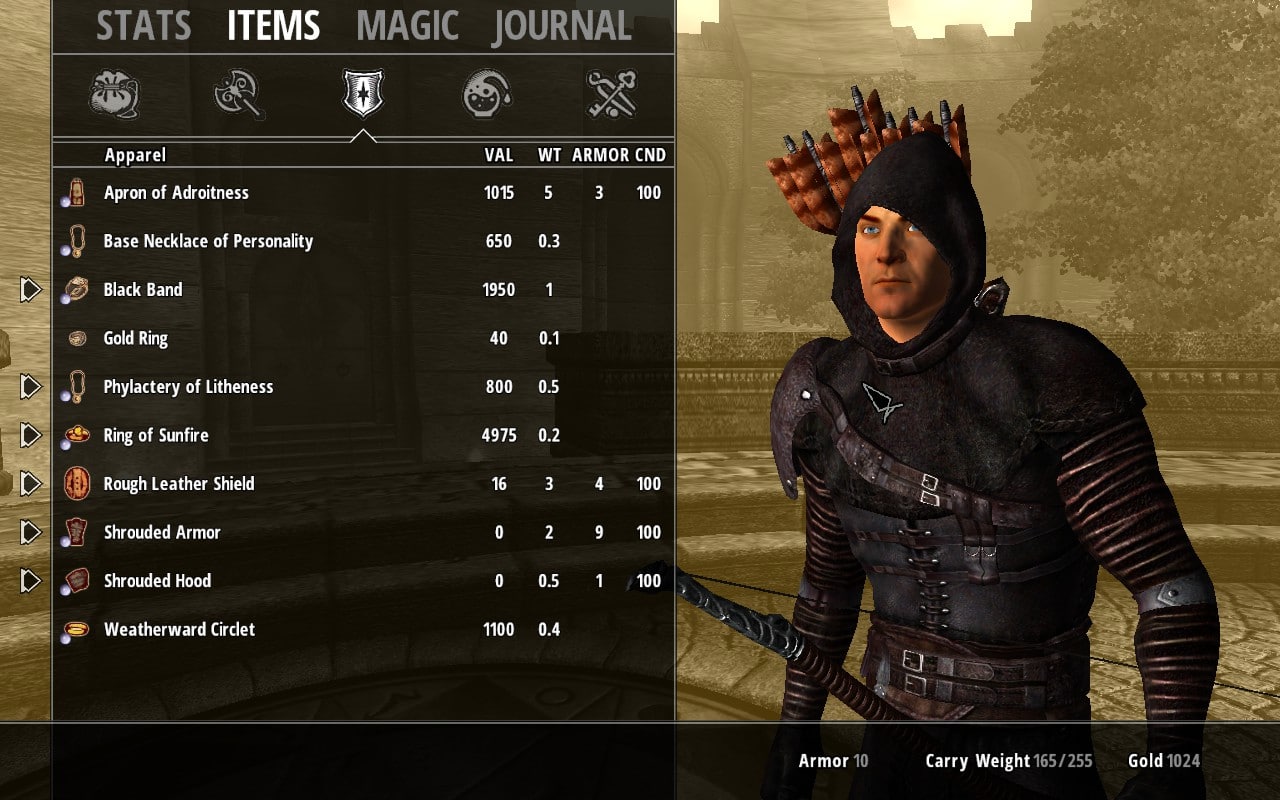
Task: Pick the Gold Ring entry
Action: click(x=135, y=338)
